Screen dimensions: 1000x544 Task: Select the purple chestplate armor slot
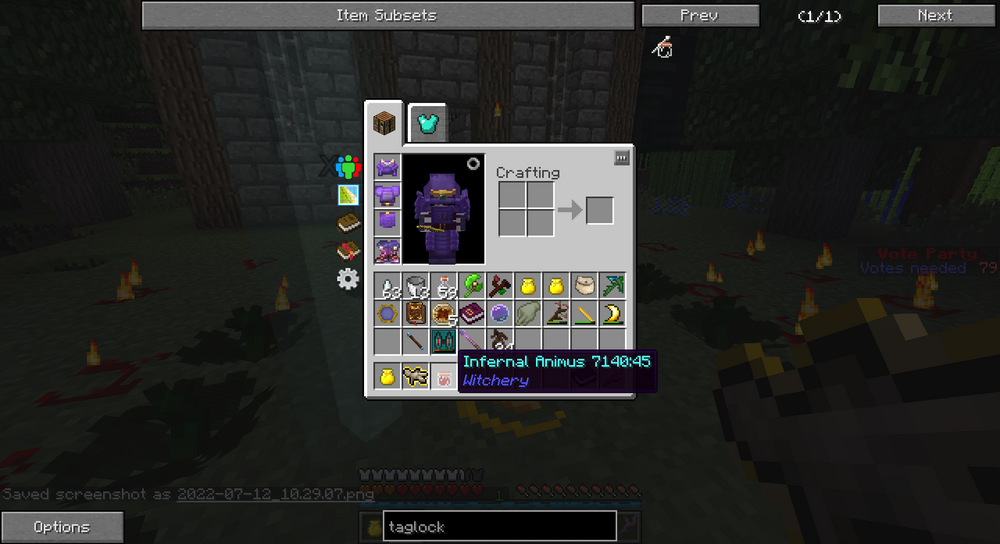click(x=387, y=194)
